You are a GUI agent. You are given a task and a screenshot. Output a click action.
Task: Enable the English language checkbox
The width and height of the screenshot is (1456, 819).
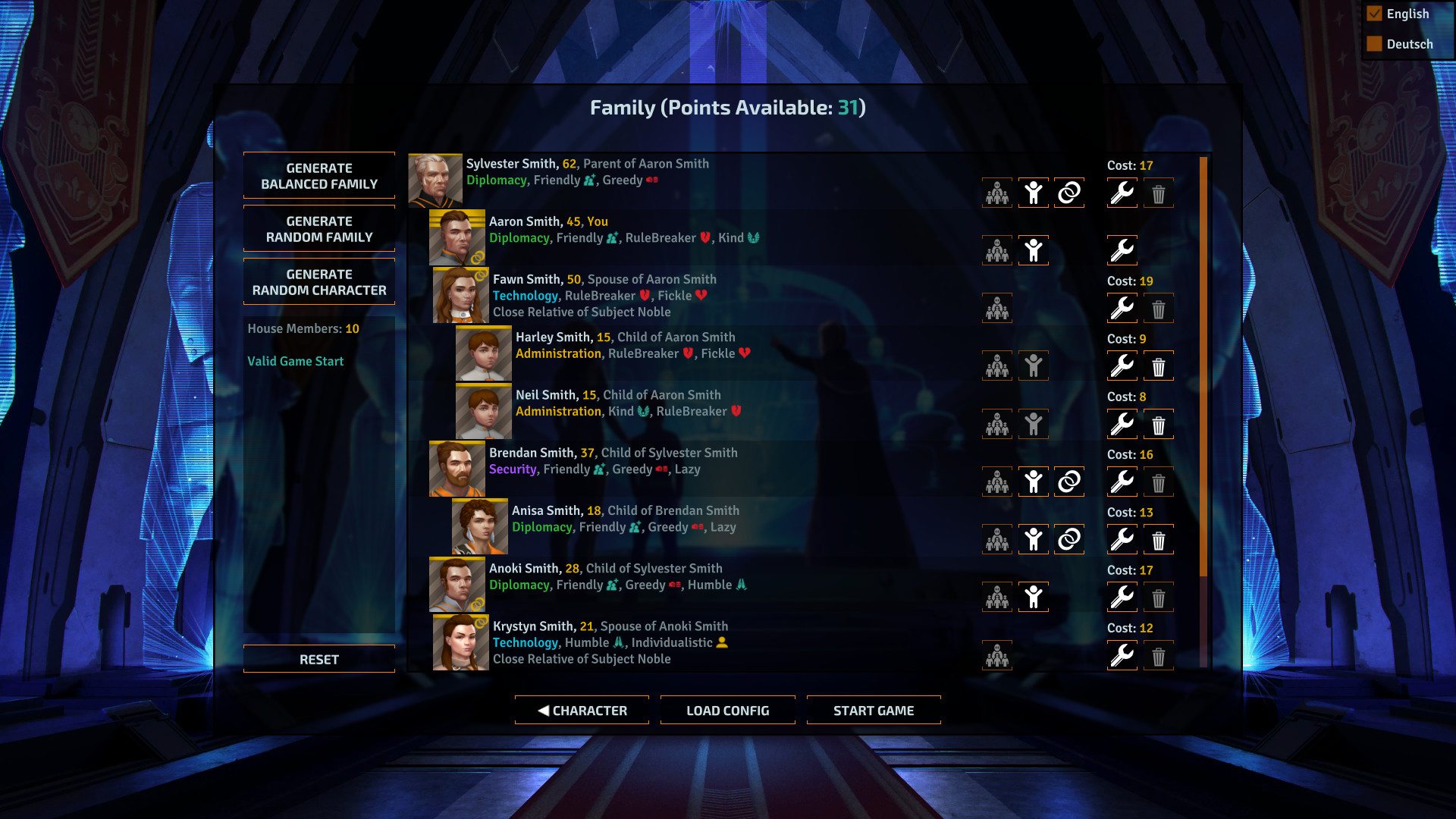point(1374,13)
